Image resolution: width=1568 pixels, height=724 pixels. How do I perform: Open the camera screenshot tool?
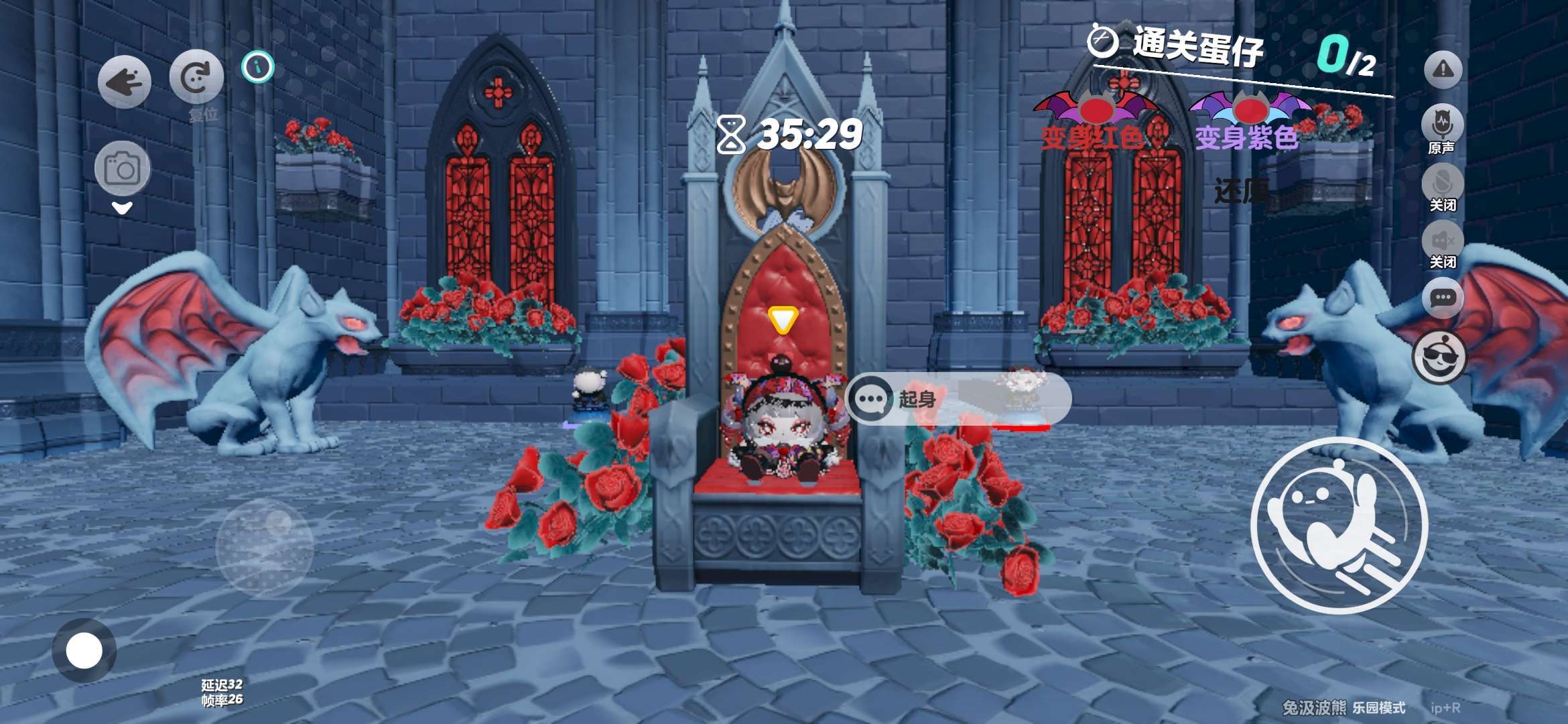coord(122,168)
